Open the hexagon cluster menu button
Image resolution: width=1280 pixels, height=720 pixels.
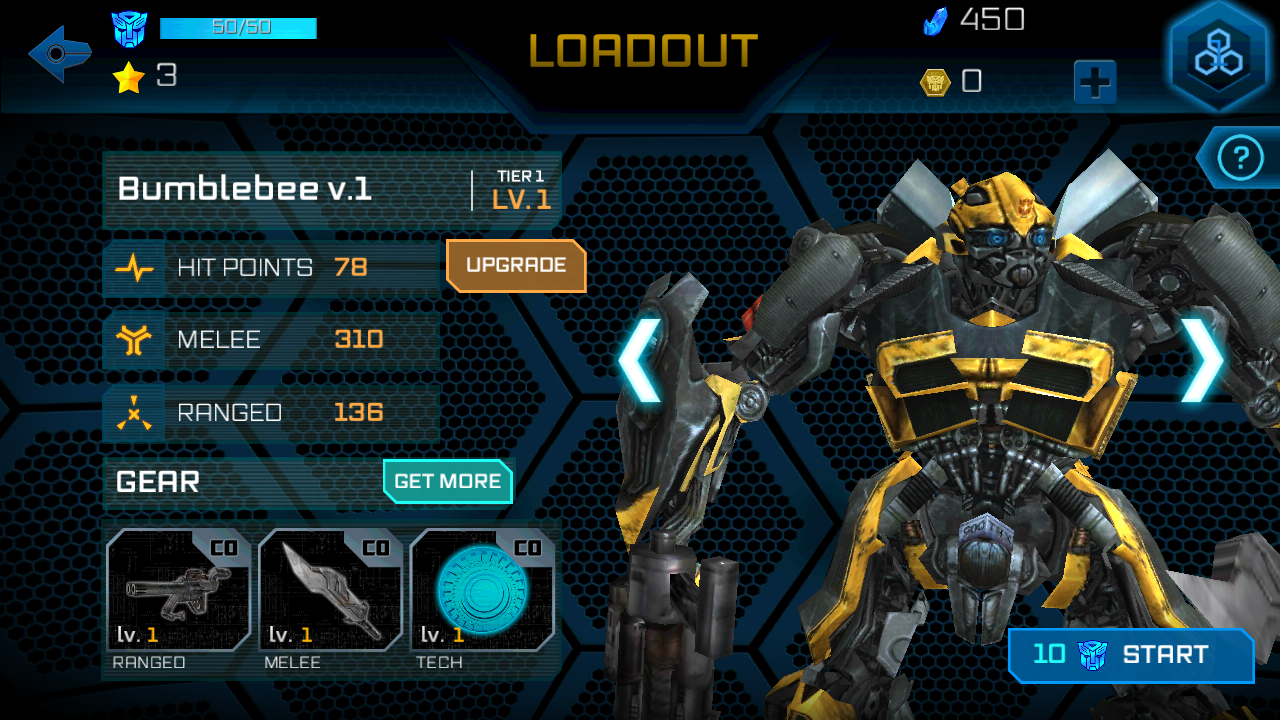[x=1217, y=55]
